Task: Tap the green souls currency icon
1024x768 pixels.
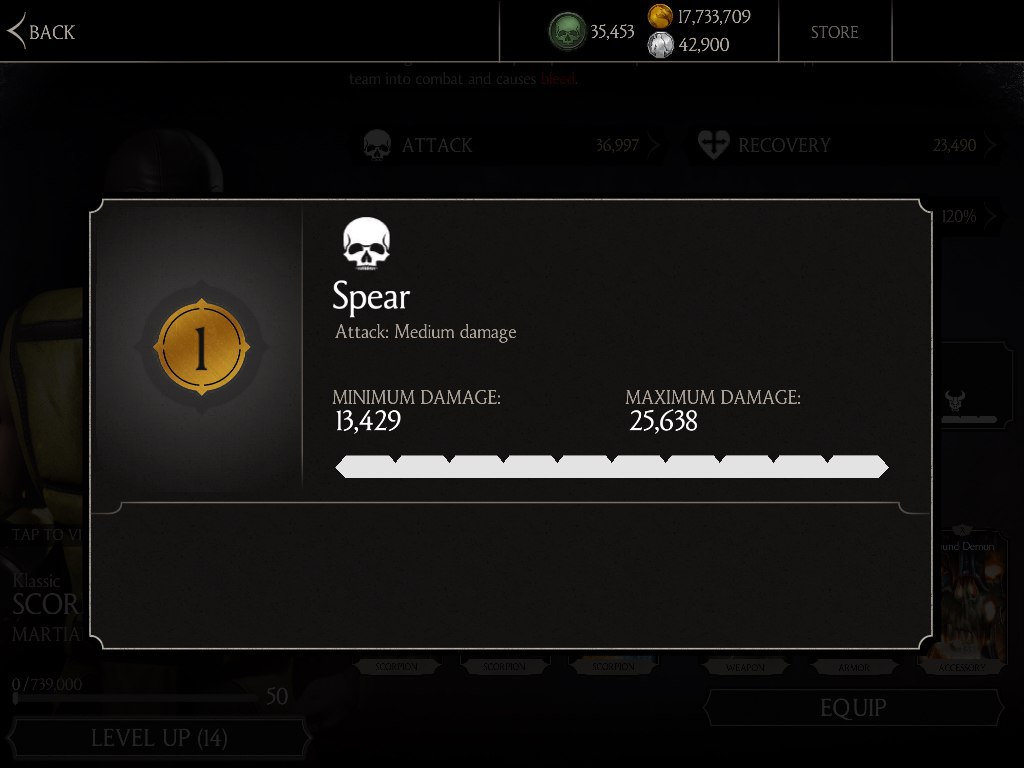Action: [567, 32]
